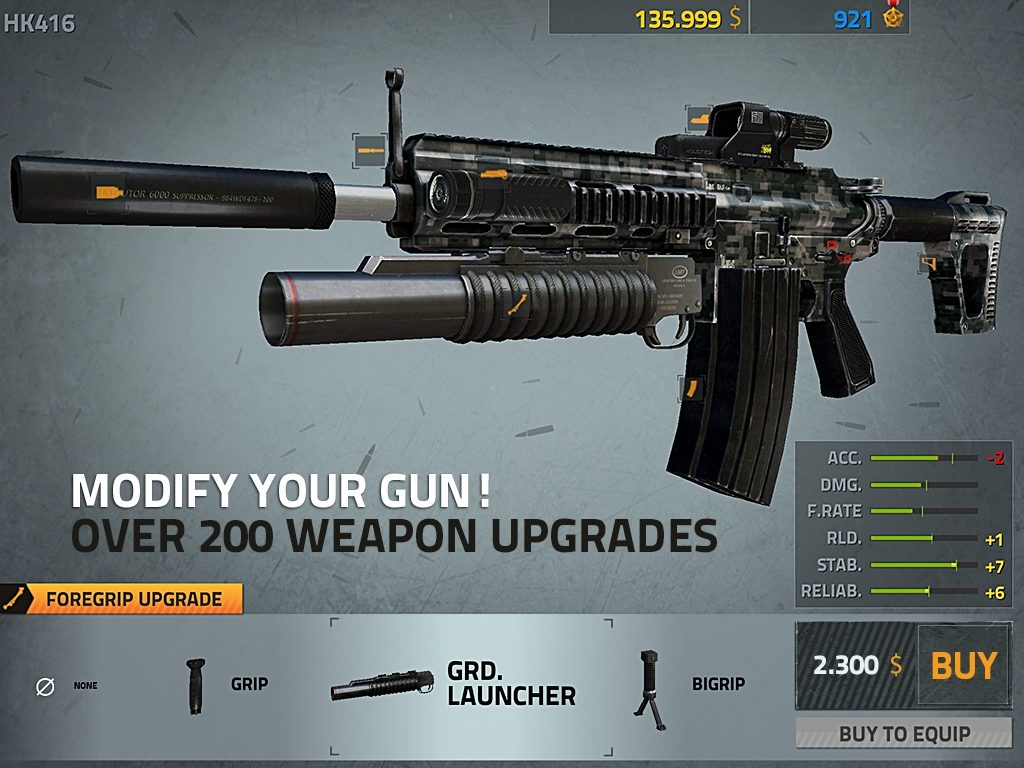
Task: Buy the grenade launcher for 2.300 $
Action: 963,665
